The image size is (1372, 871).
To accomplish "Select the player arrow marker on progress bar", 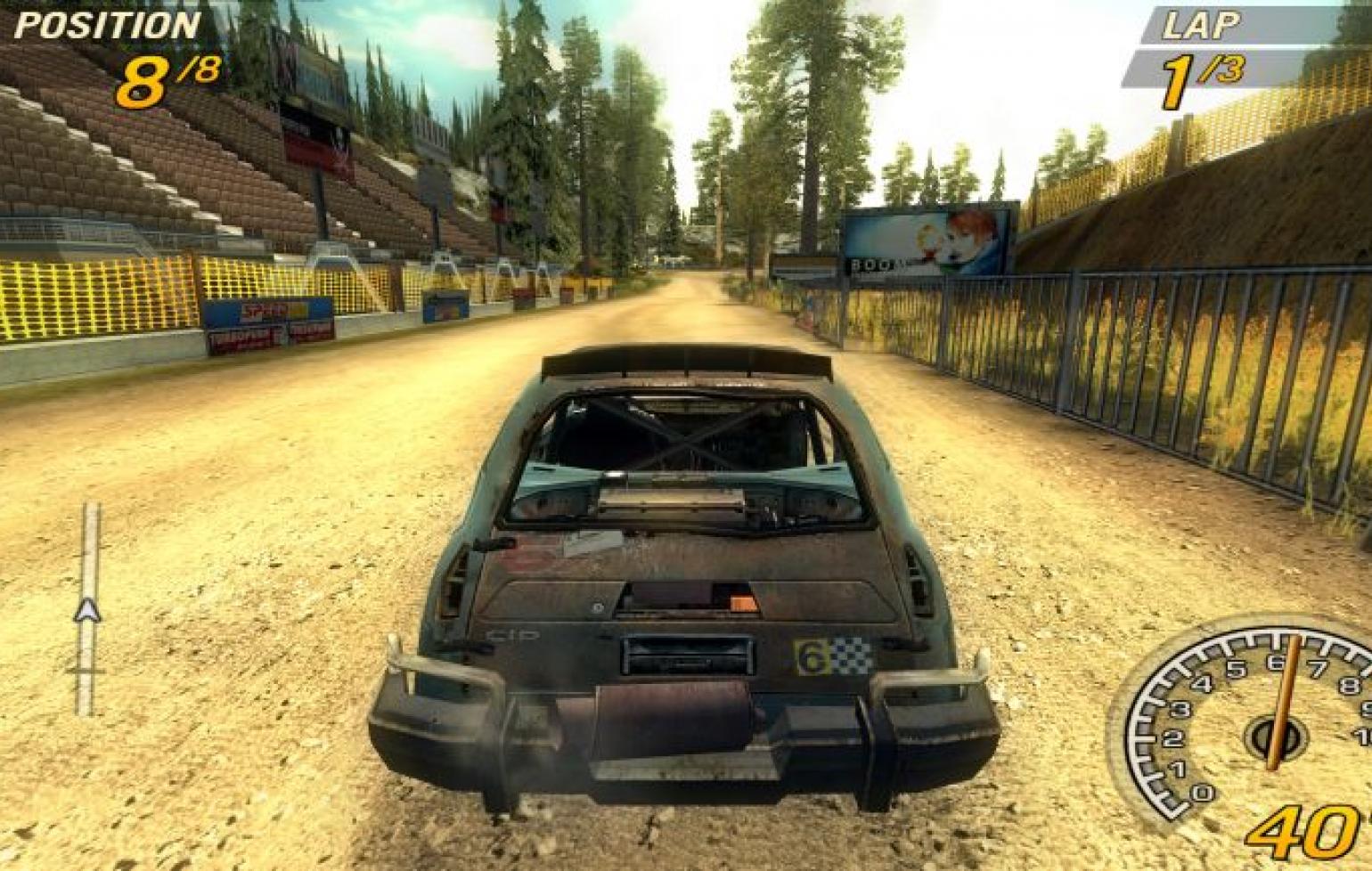I will 87,611.
